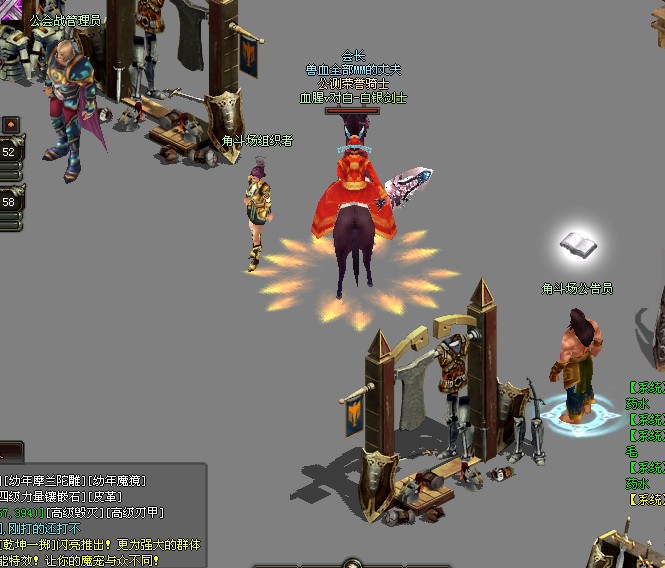The height and width of the screenshot is (568, 665).
Task: Show the 高级毁灭 skill link
Action: (x=77, y=513)
